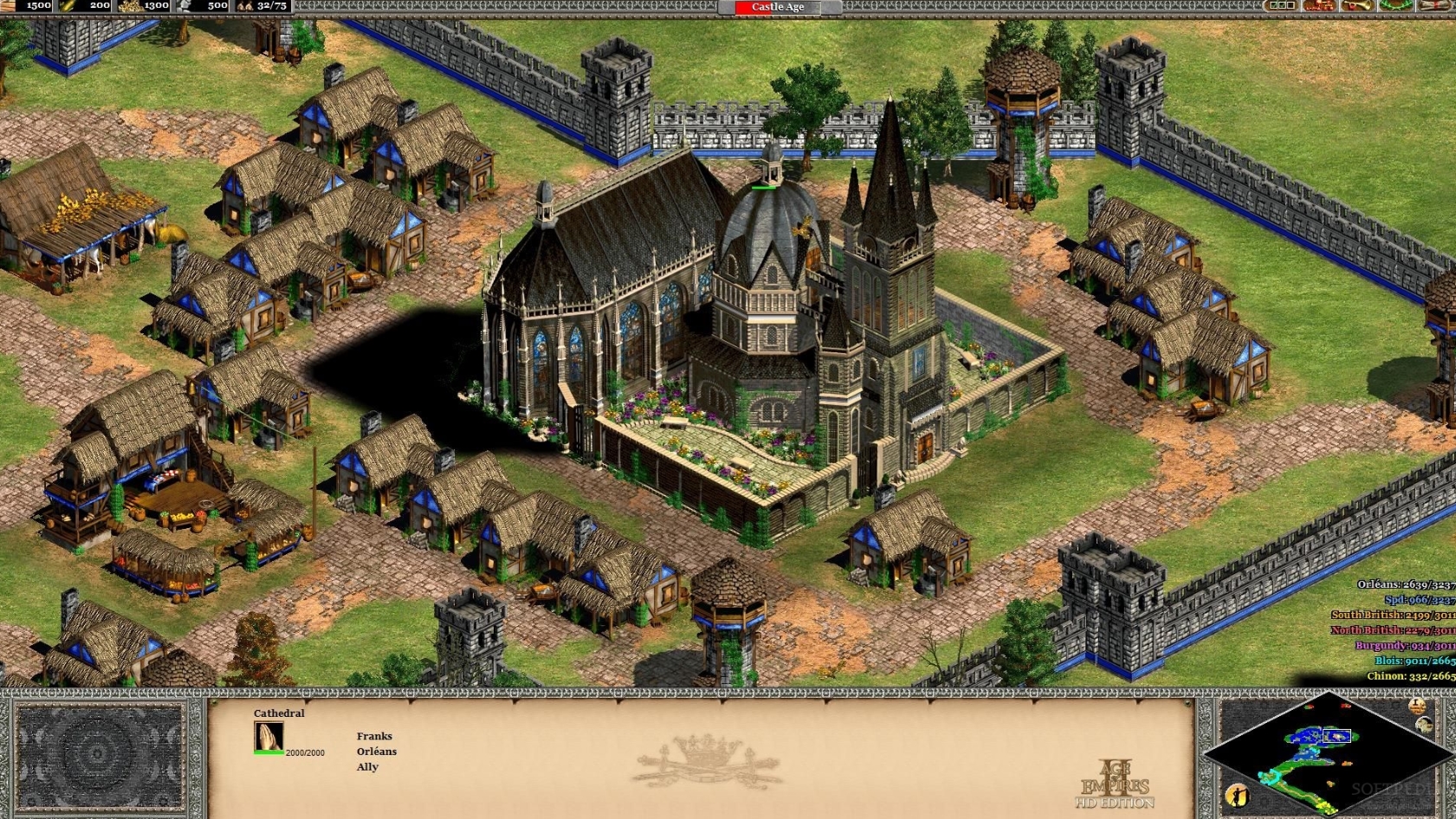
Task: Select the Cathedral portrait
Action: click(268, 736)
